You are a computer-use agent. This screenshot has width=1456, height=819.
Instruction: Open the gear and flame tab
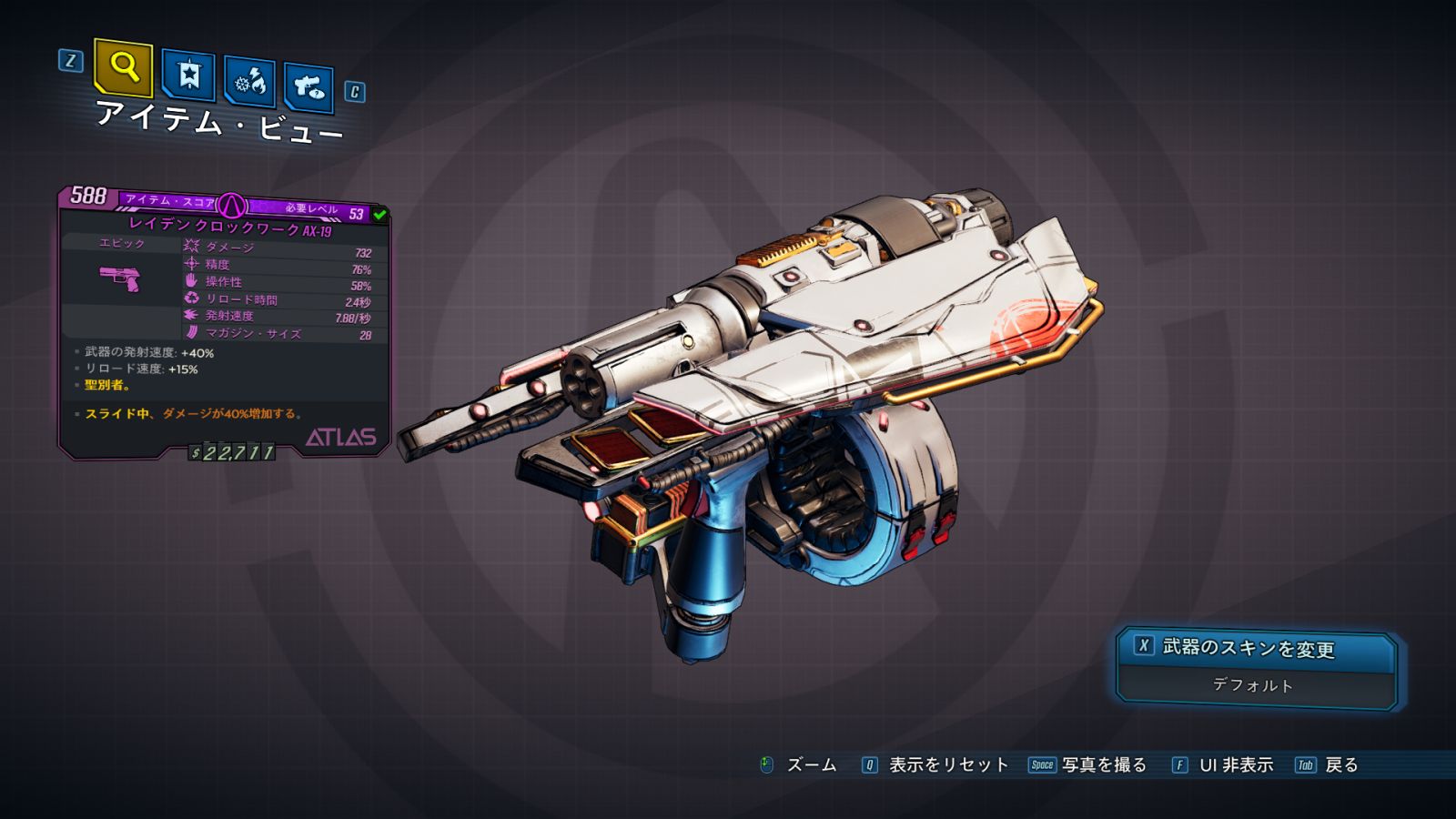[x=249, y=83]
